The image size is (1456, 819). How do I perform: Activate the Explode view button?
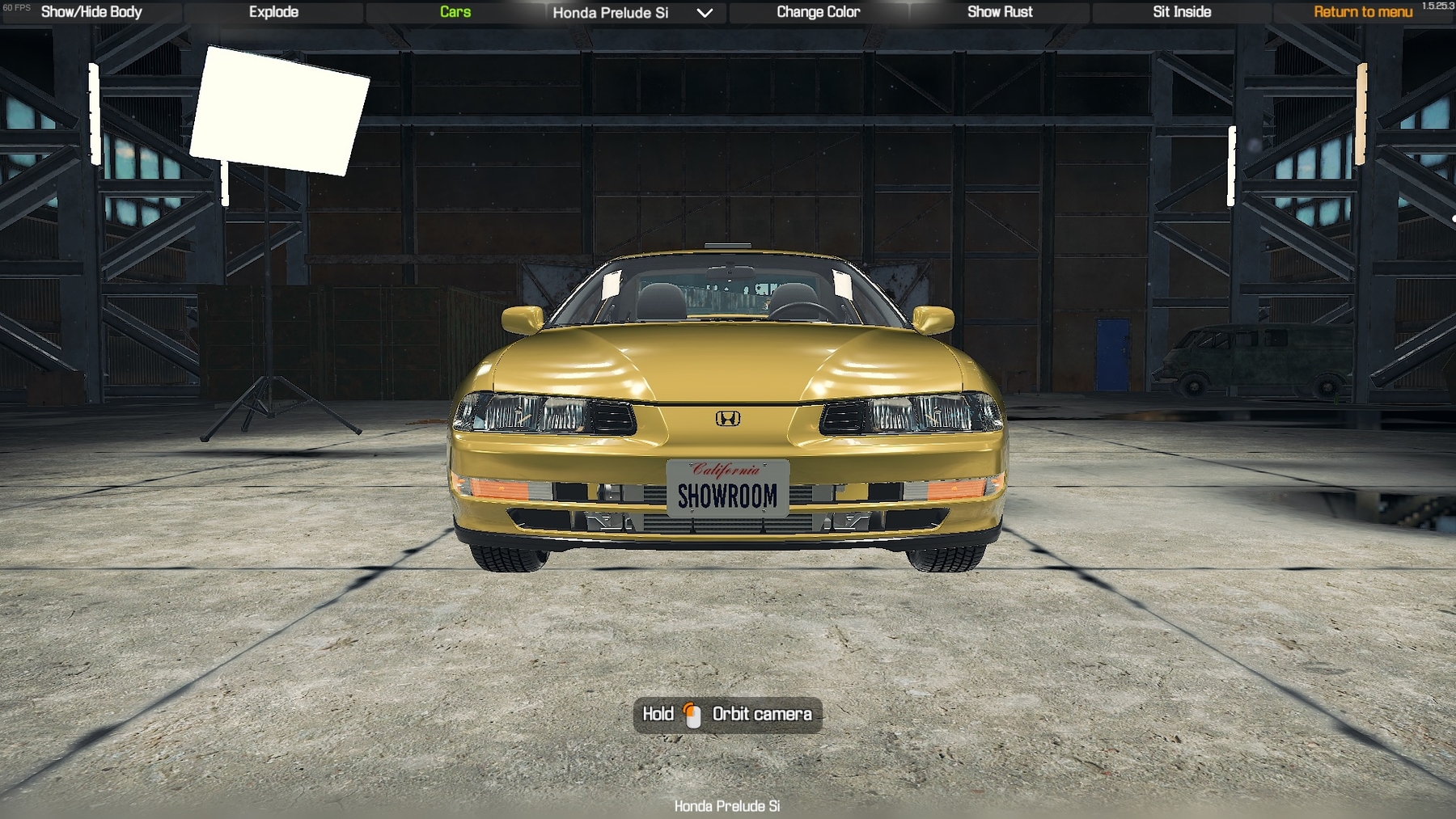click(273, 12)
